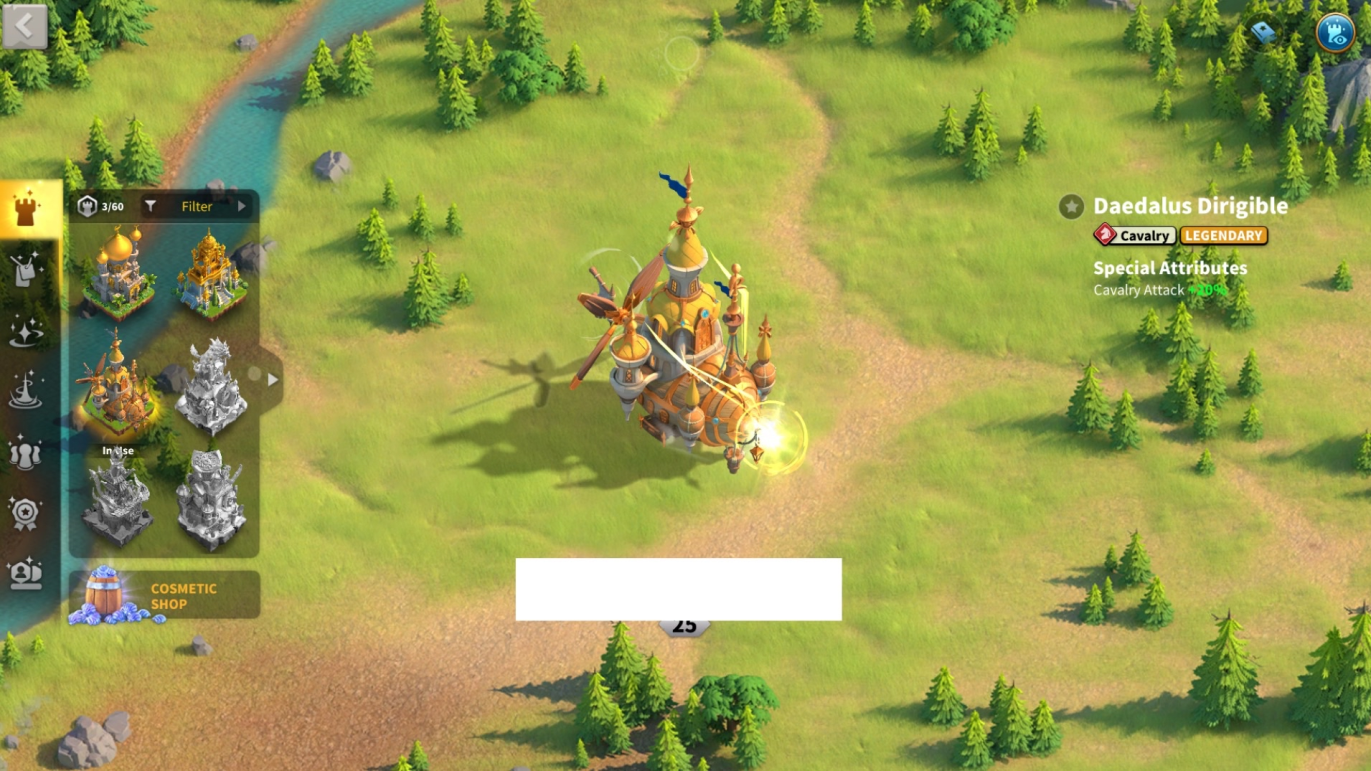Expand the theme list with the side arrow
1371x771 pixels.
[x=272, y=380]
